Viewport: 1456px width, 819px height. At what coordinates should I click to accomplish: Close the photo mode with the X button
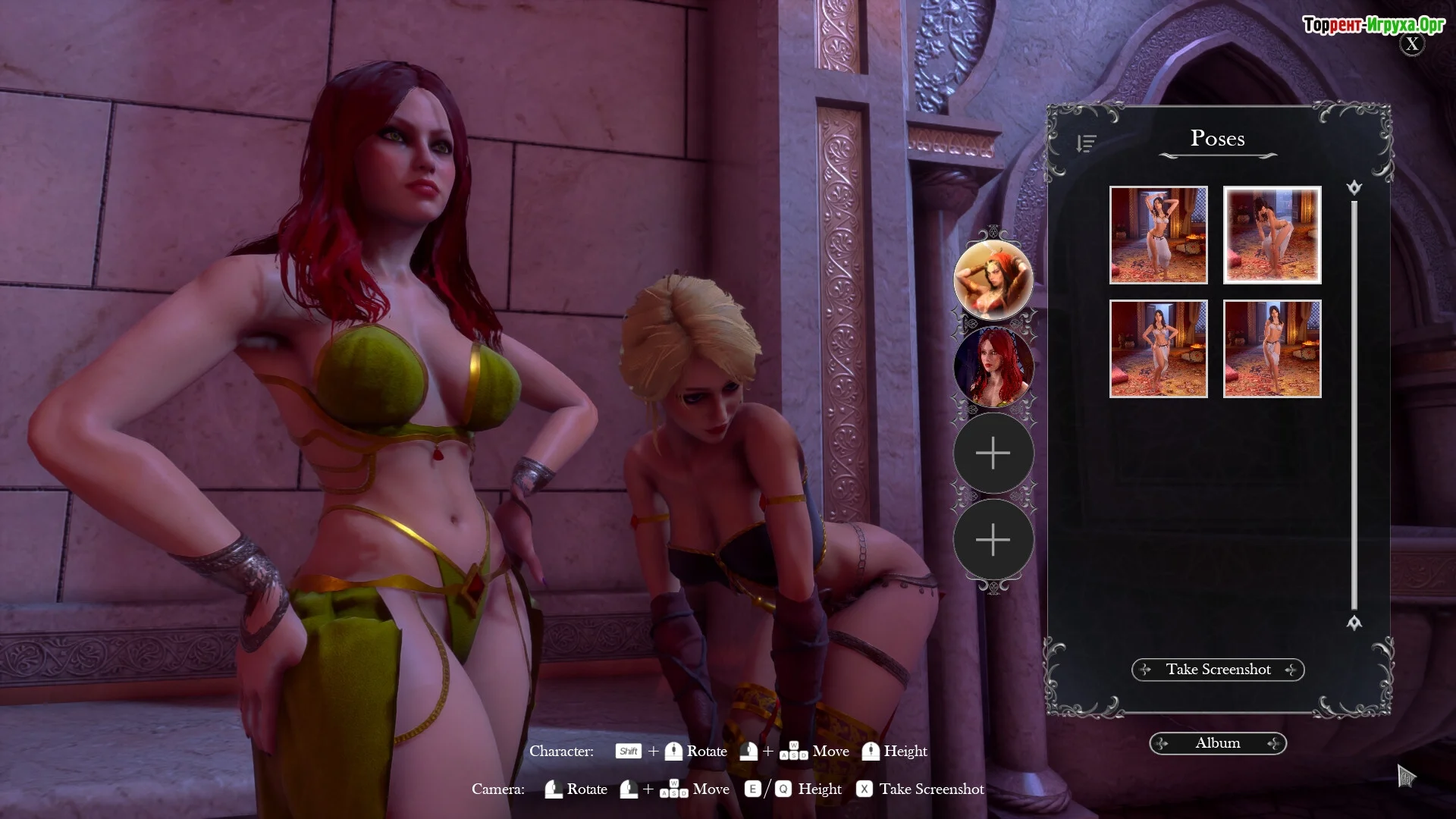[x=1411, y=45]
